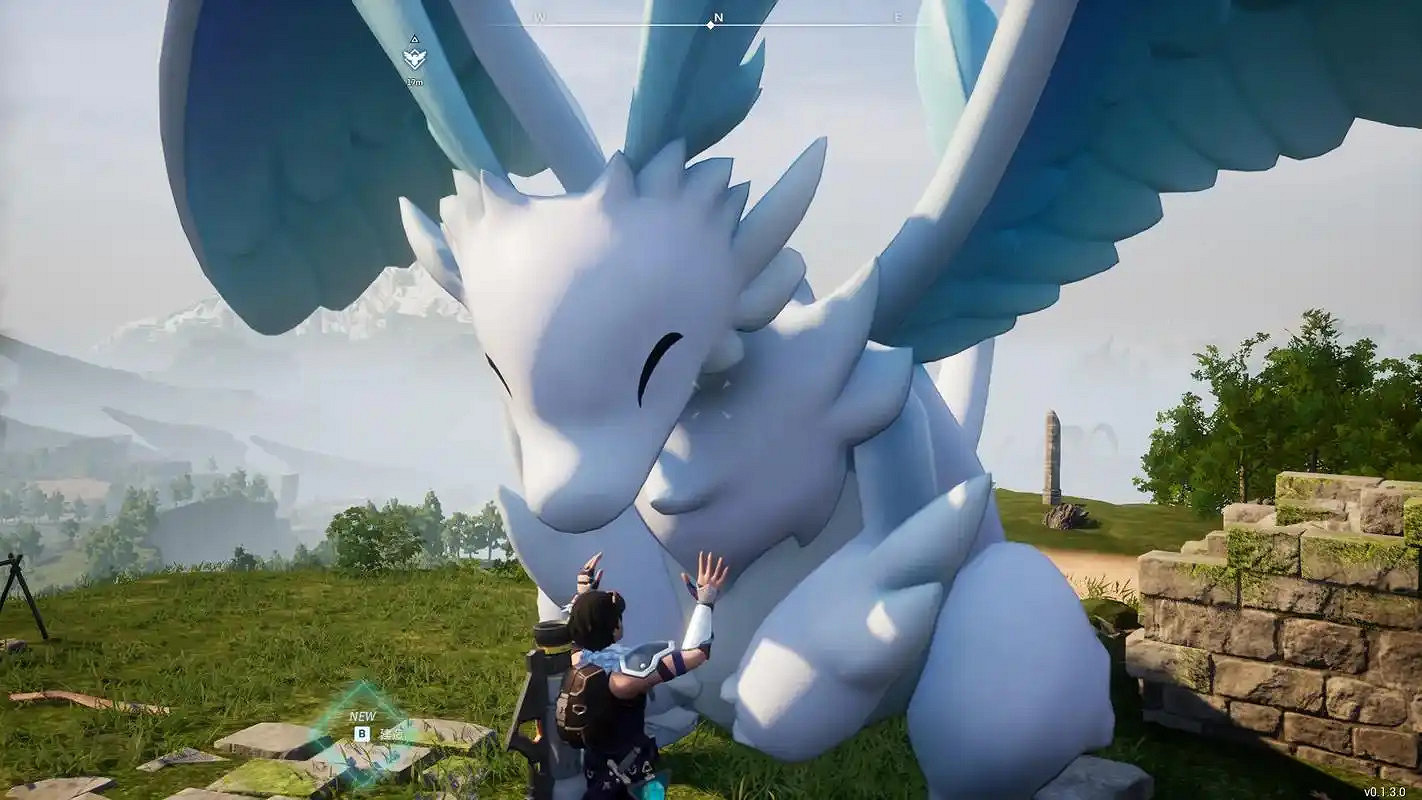Screen dimensions: 1422x800
Task: Select the small triangle objective indicator above waypoint
Action: 414,40
